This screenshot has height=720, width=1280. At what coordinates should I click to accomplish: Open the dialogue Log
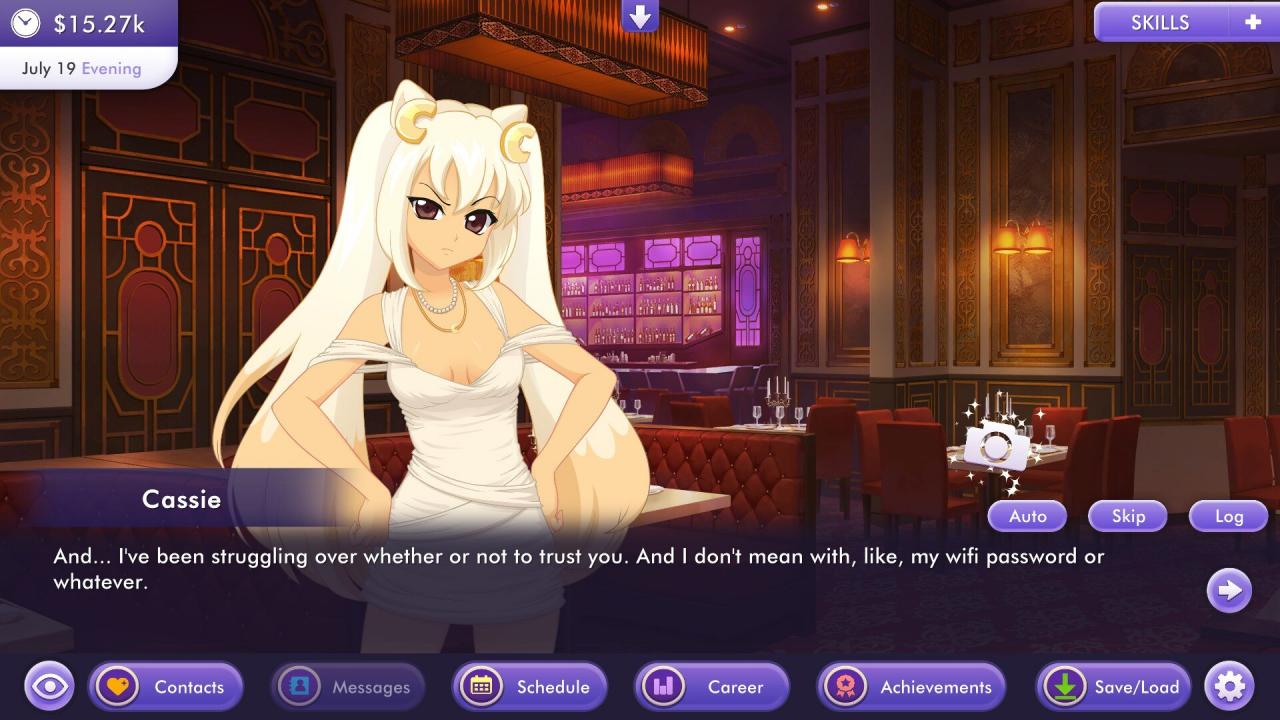click(x=1228, y=516)
